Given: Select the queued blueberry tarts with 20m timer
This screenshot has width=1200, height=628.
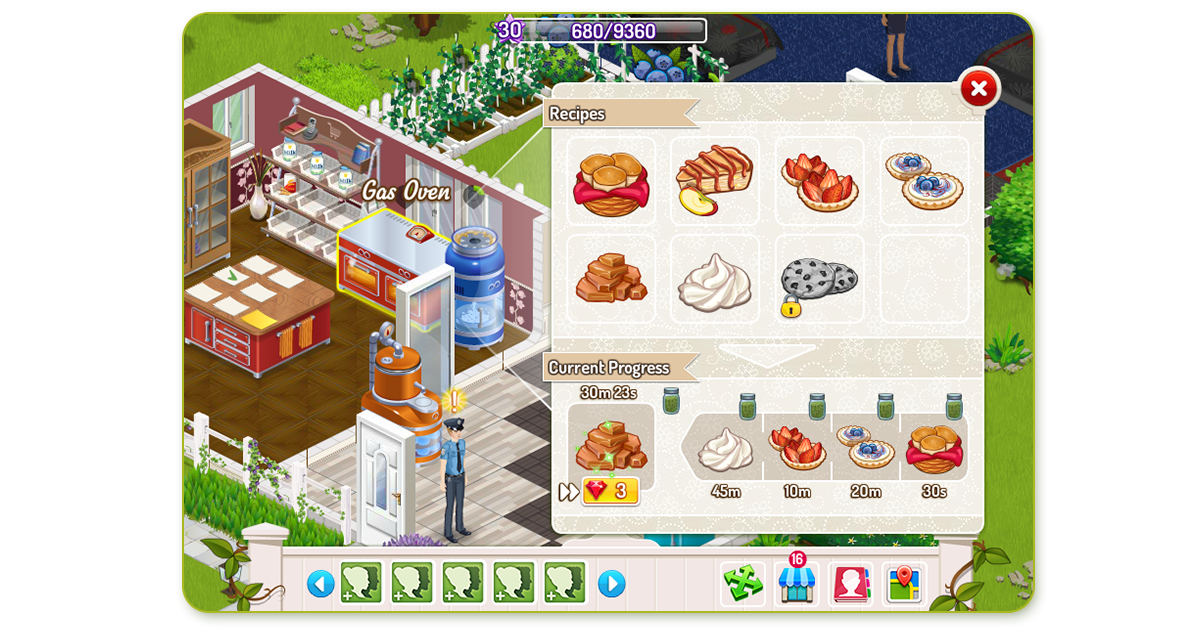Looking at the screenshot, I should tap(866, 448).
